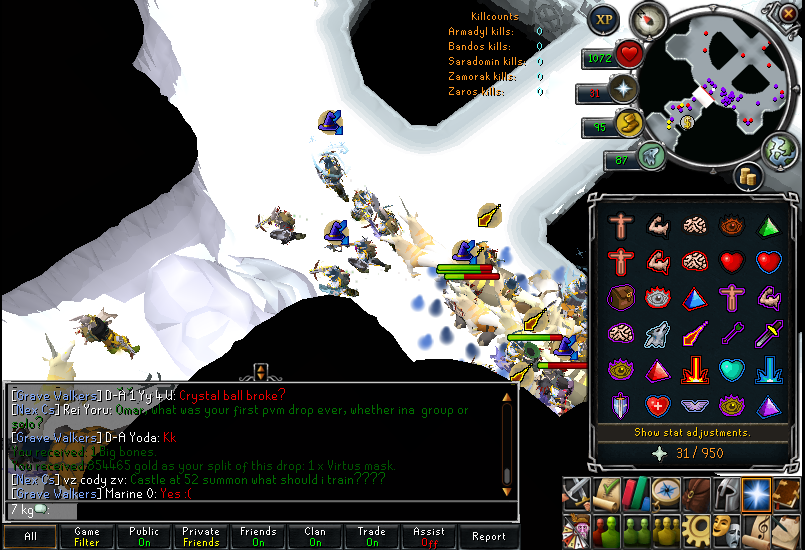The height and width of the screenshot is (550, 805).
Task: Toggle the Assist chat setting
Action: click(x=429, y=537)
